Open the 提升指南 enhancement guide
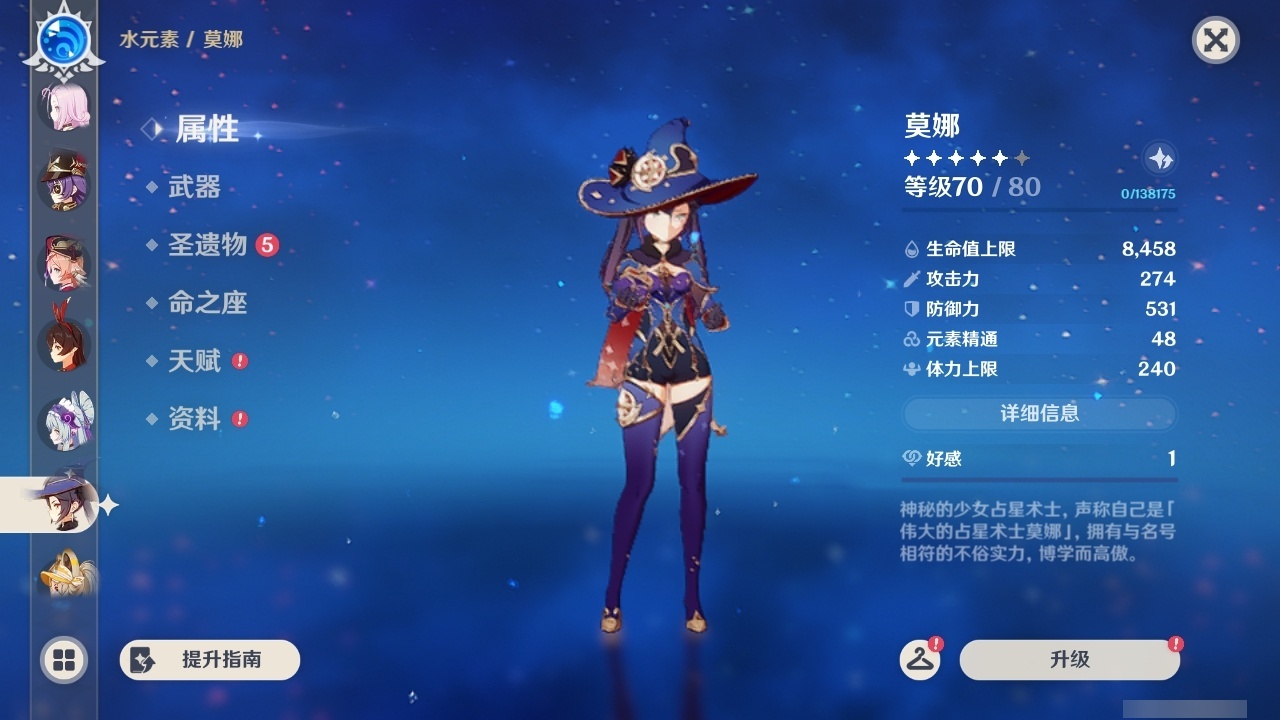The image size is (1280, 720). tap(210, 660)
